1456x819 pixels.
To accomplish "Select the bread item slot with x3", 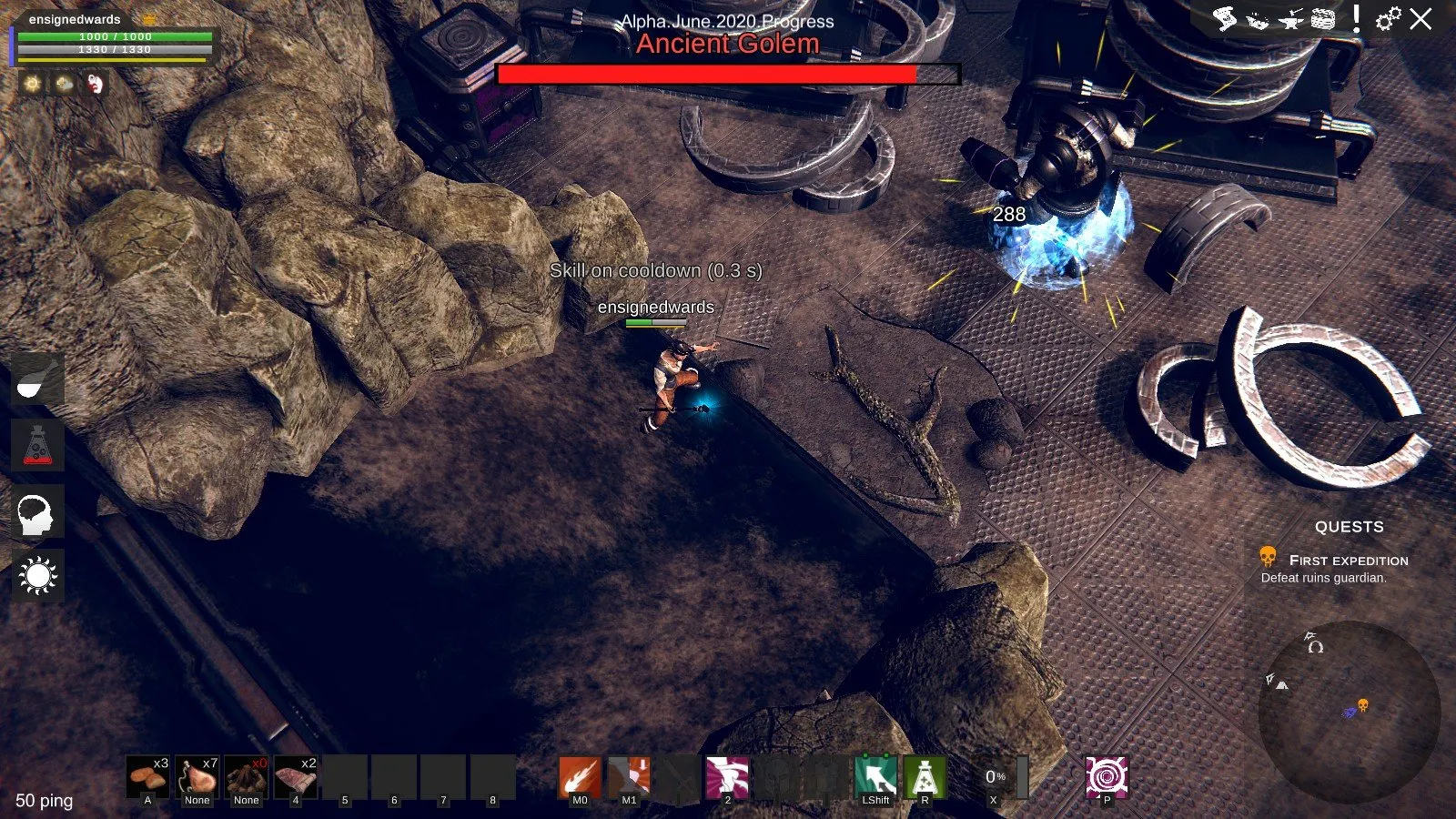I will point(148,777).
